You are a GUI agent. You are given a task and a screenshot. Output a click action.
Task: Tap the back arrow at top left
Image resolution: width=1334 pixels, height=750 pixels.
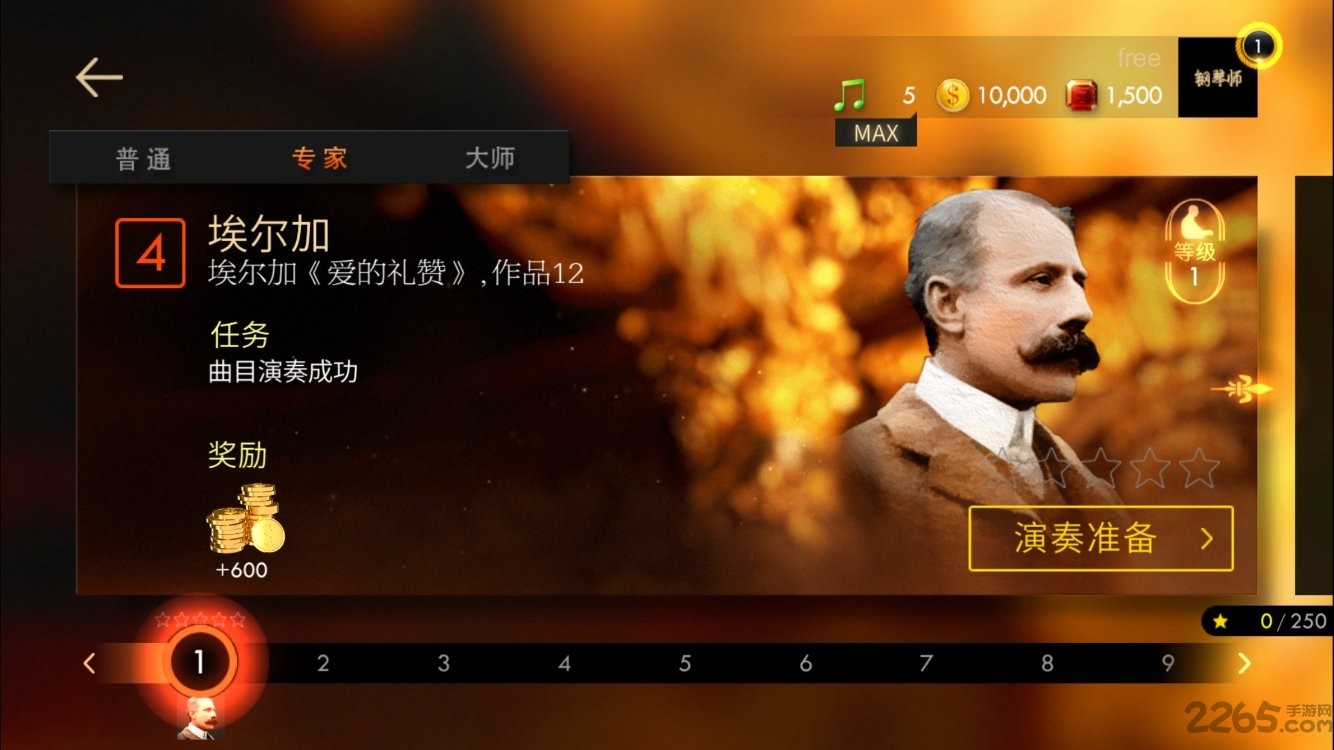click(x=96, y=77)
